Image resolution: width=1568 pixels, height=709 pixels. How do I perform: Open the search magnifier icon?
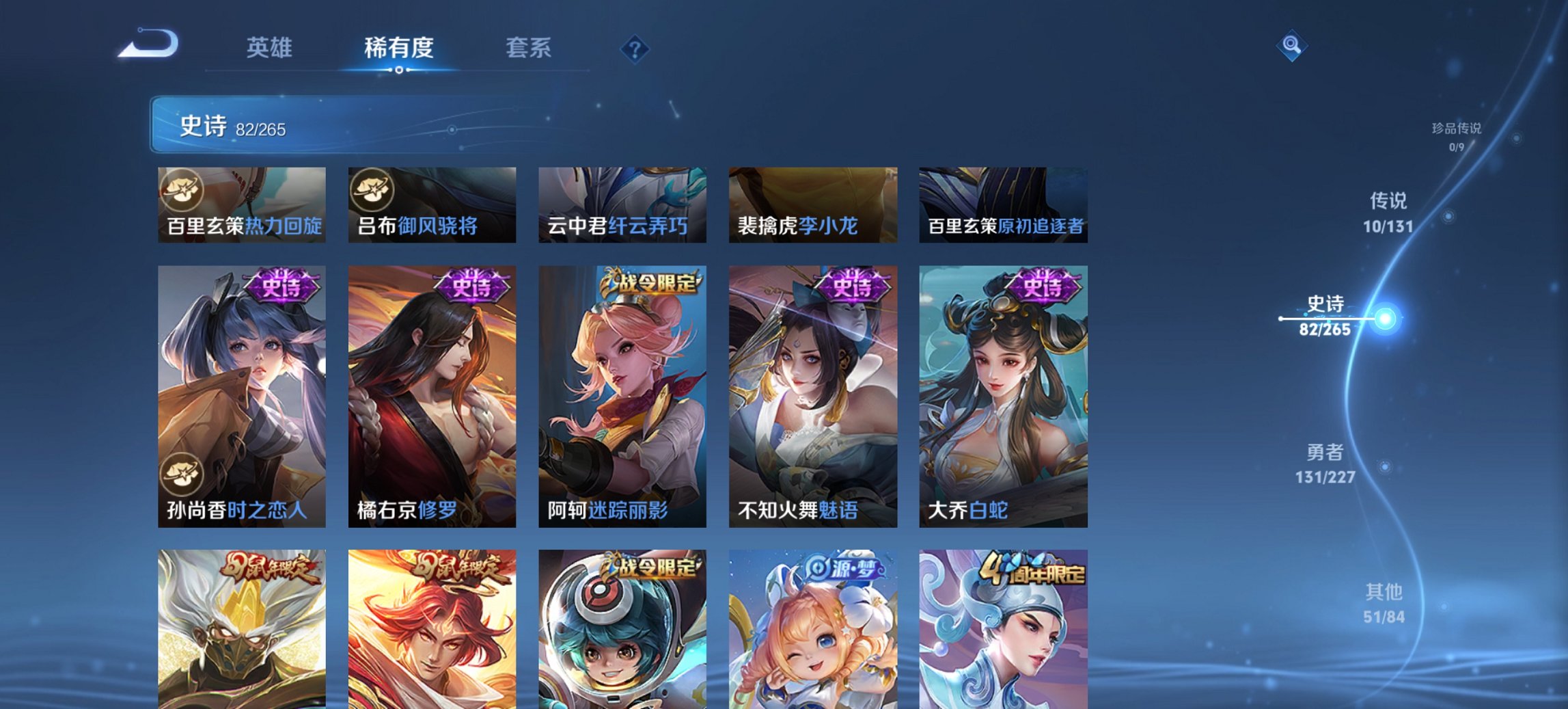[1291, 44]
